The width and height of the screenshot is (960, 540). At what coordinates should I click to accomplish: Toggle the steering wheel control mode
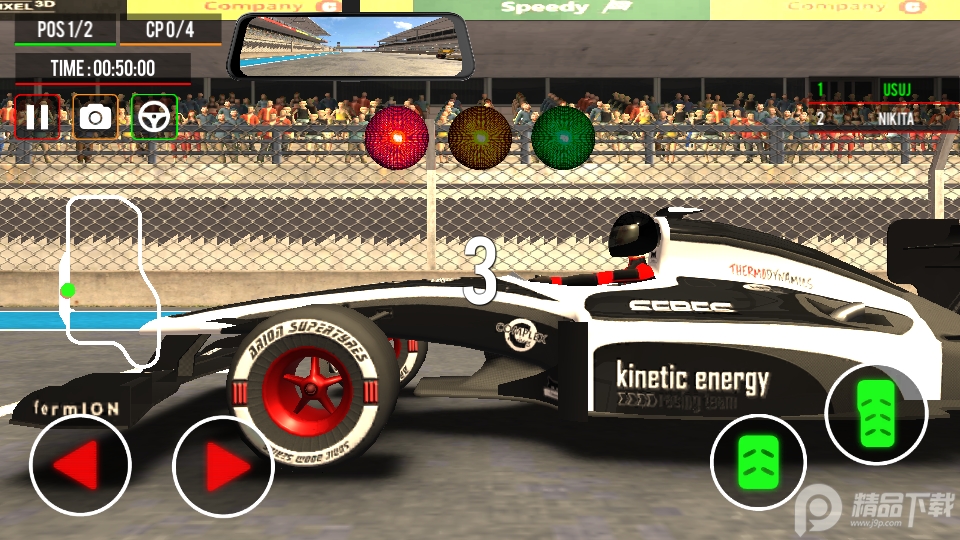pos(154,117)
